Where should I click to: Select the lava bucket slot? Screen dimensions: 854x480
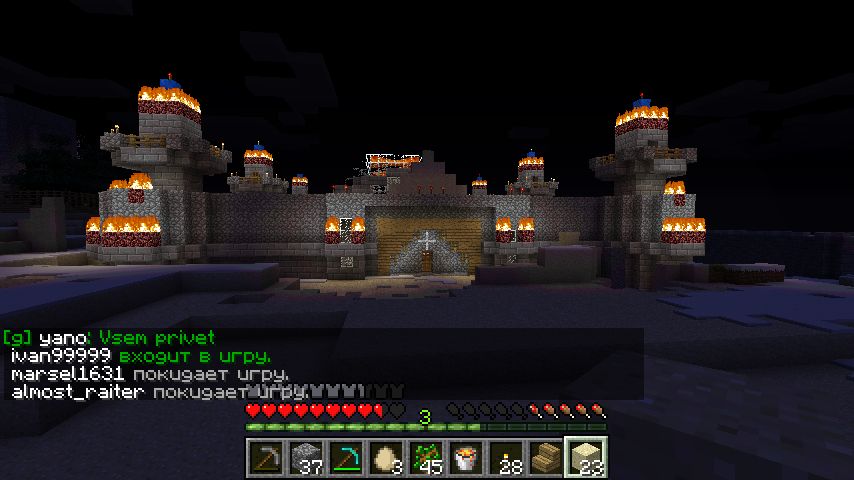[466, 458]
